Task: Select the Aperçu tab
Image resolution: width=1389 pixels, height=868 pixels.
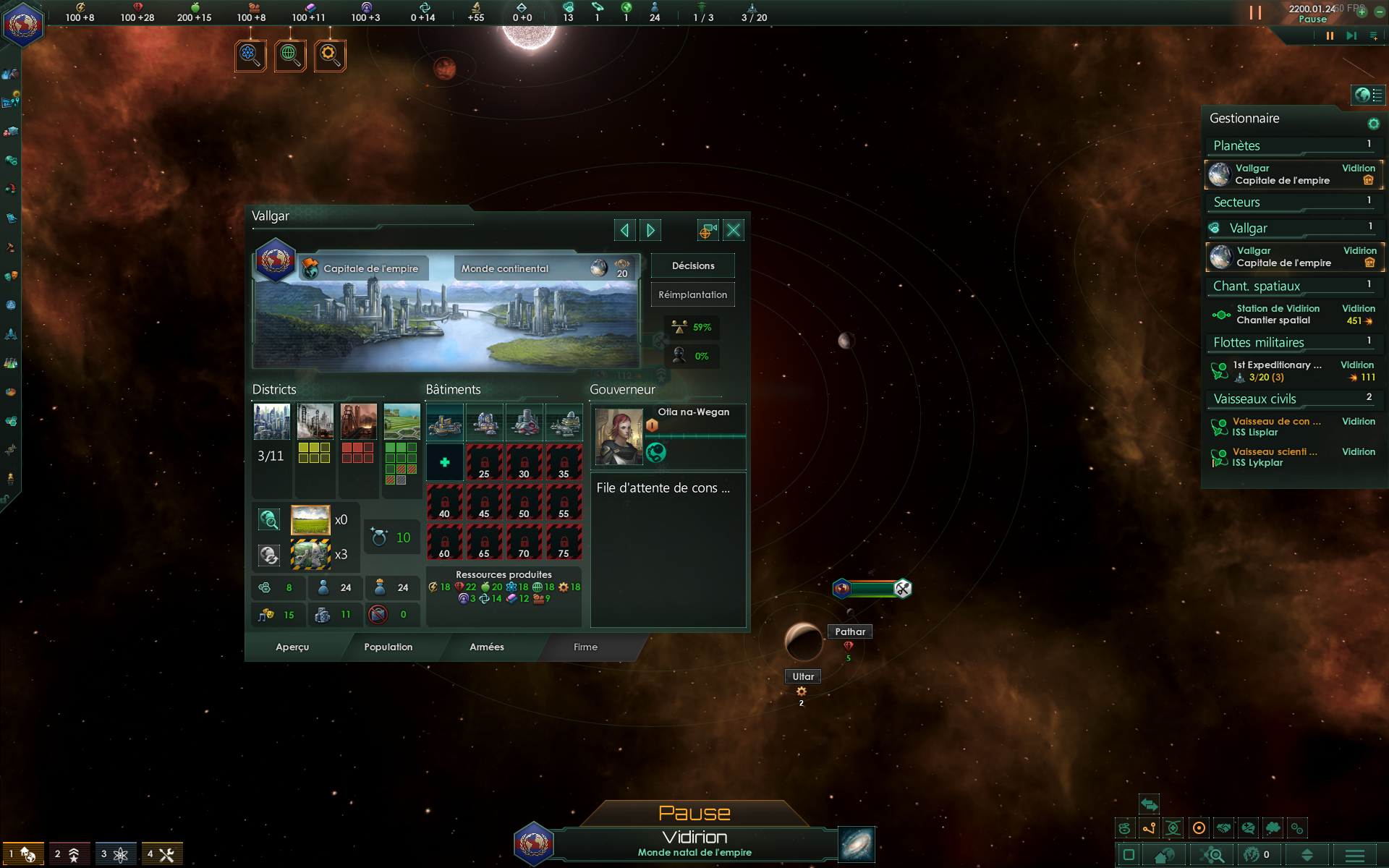Action: coord(292,647)
